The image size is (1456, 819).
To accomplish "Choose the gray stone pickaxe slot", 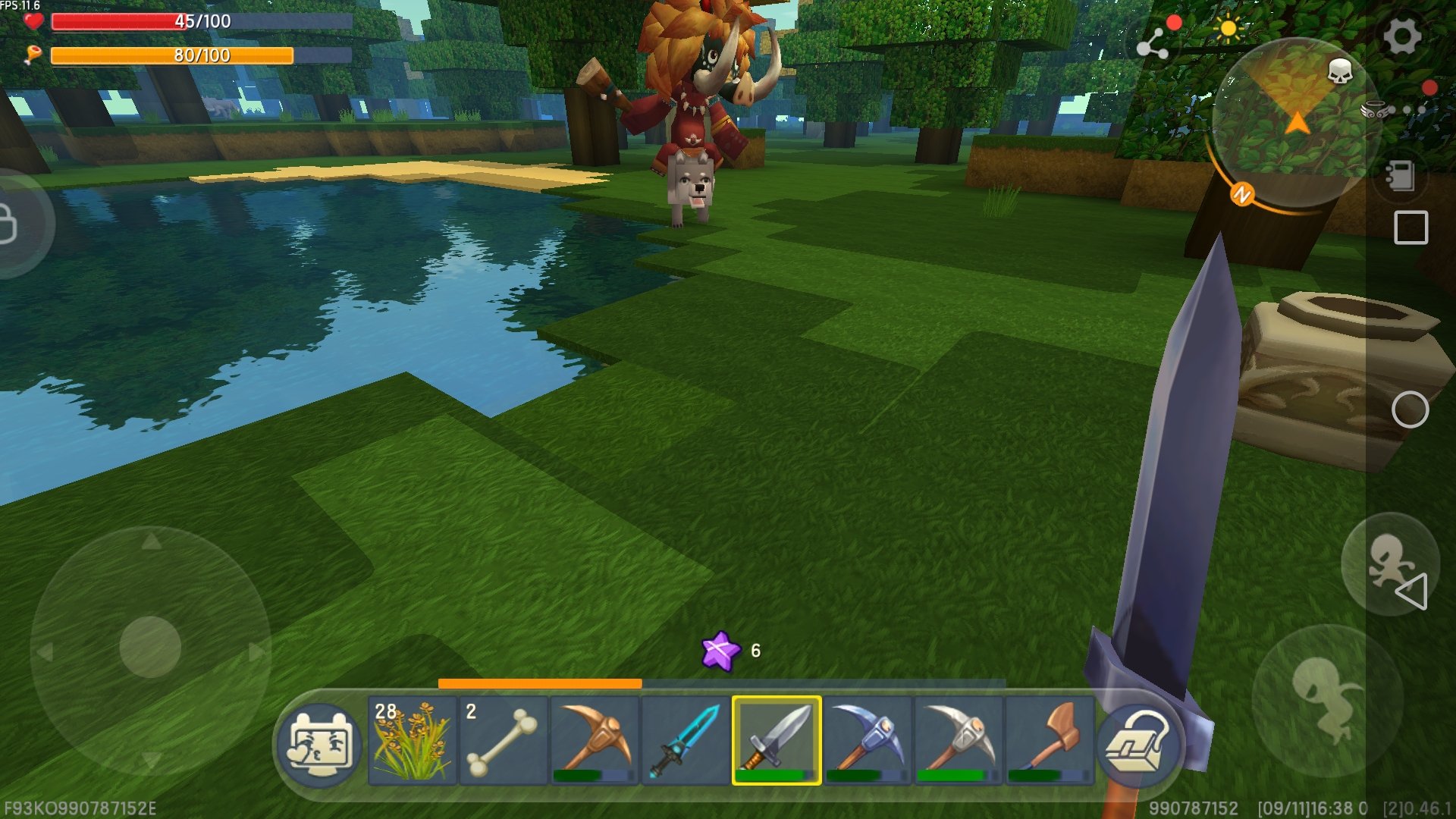I will pyautogui.click(x=959, y=740).
